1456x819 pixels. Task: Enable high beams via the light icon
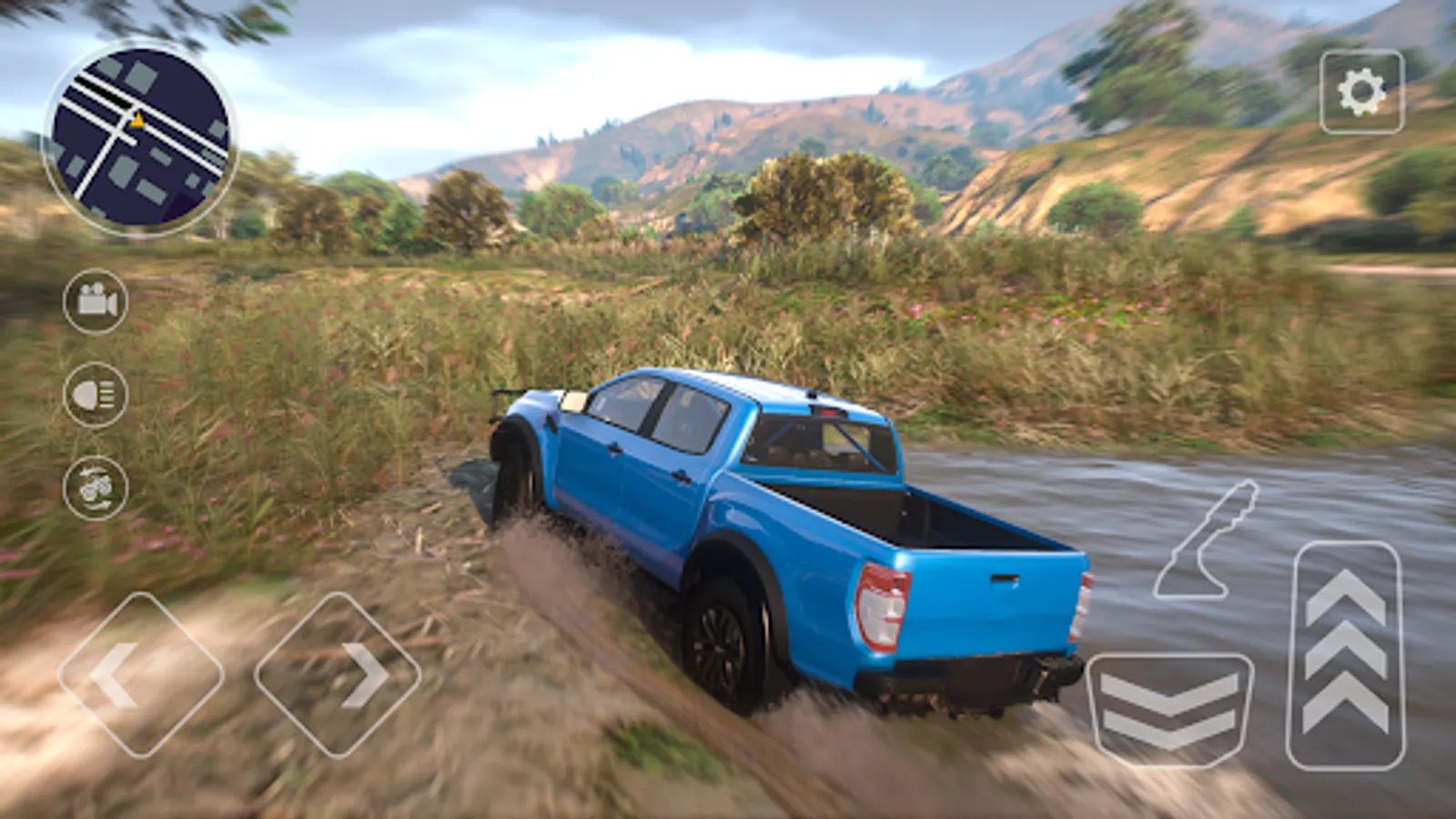pos(96,396)
